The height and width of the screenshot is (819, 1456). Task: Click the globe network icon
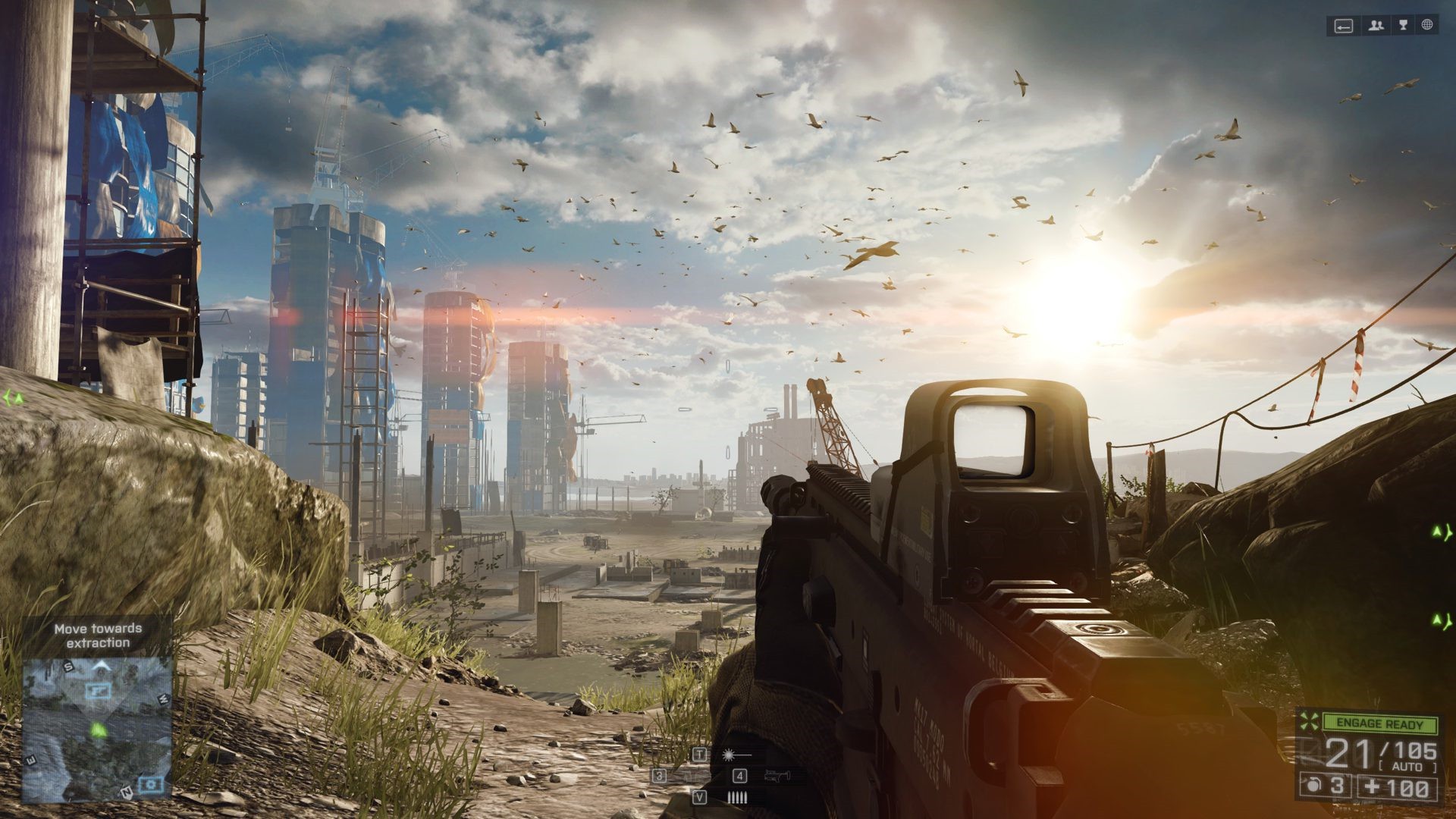point(1427,26)
